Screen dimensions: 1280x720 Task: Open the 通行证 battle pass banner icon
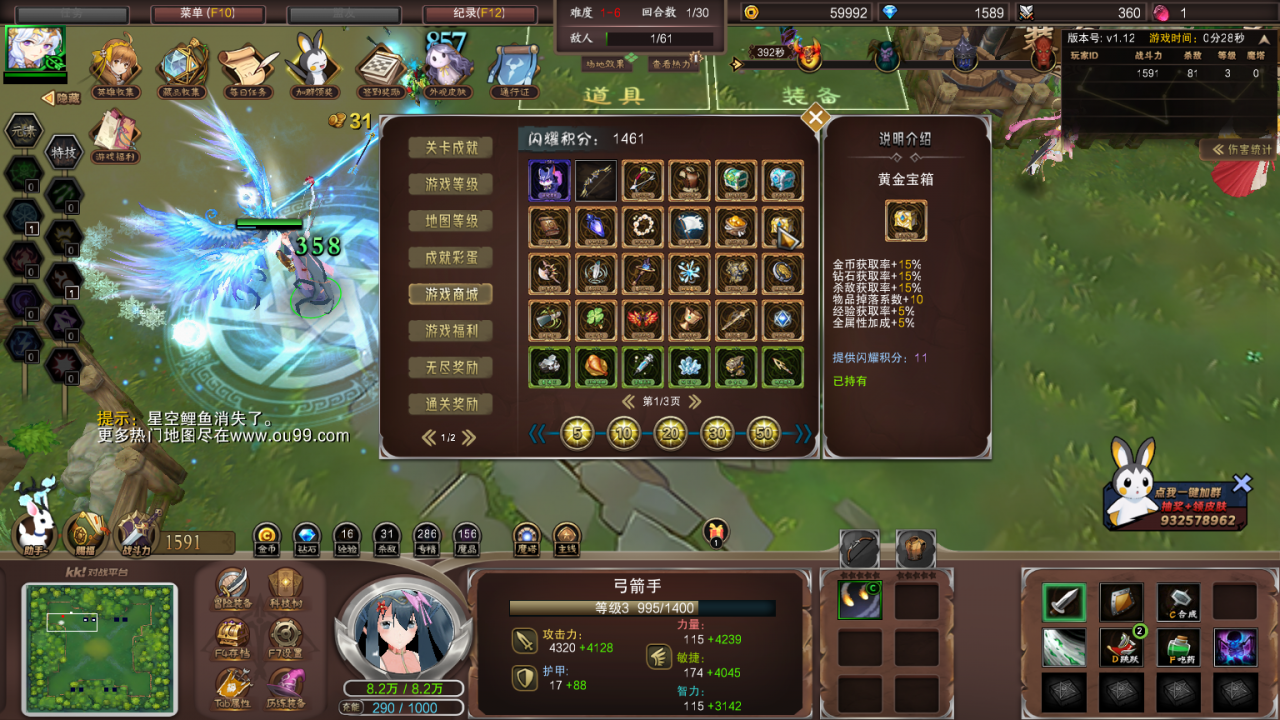(x=513, y=67)
